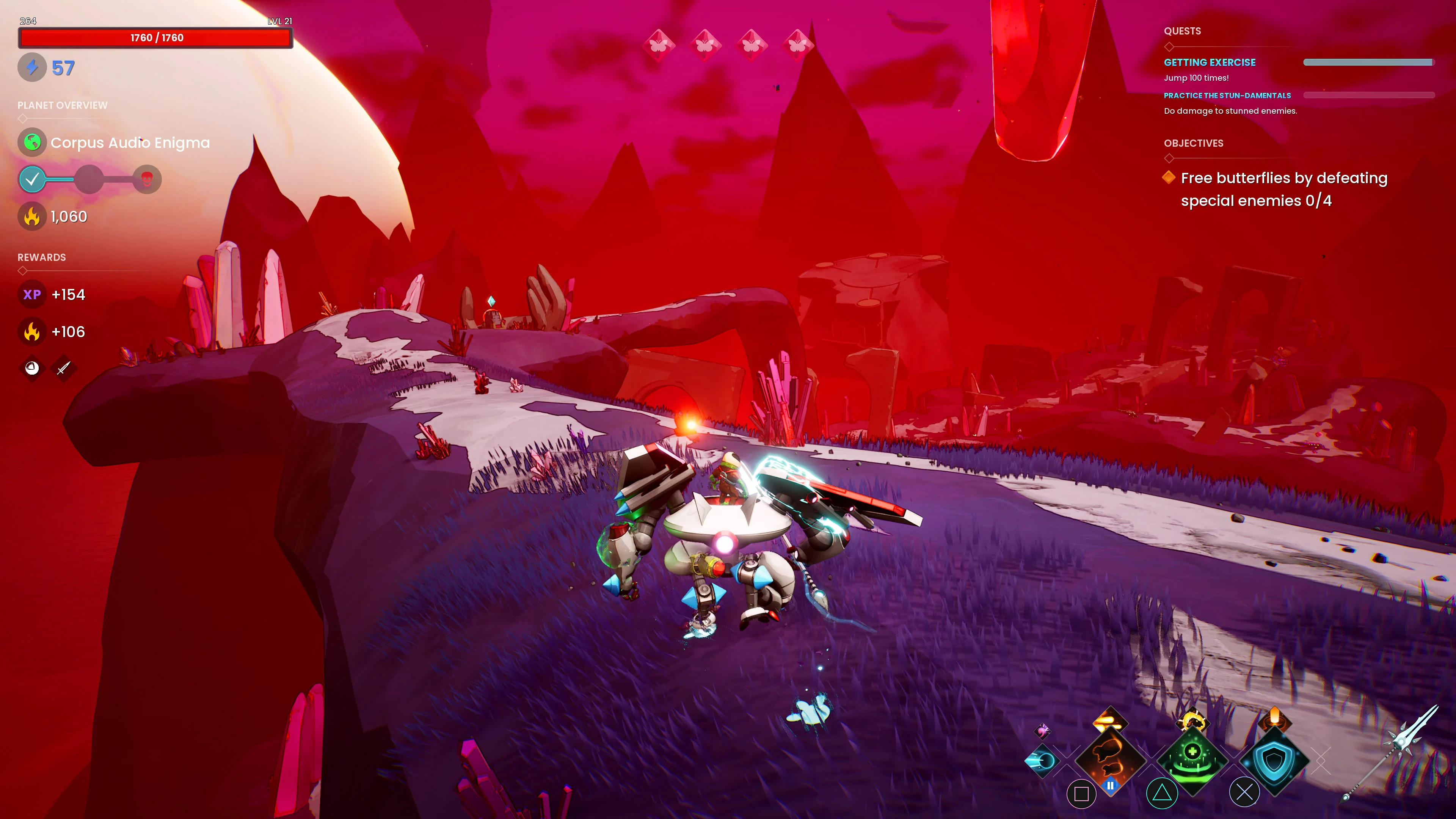Image resolution: width=1456 pixels, height=819 pixels.
Task: Click the red health bar showing 1760/1760
Action: point(155,38)
